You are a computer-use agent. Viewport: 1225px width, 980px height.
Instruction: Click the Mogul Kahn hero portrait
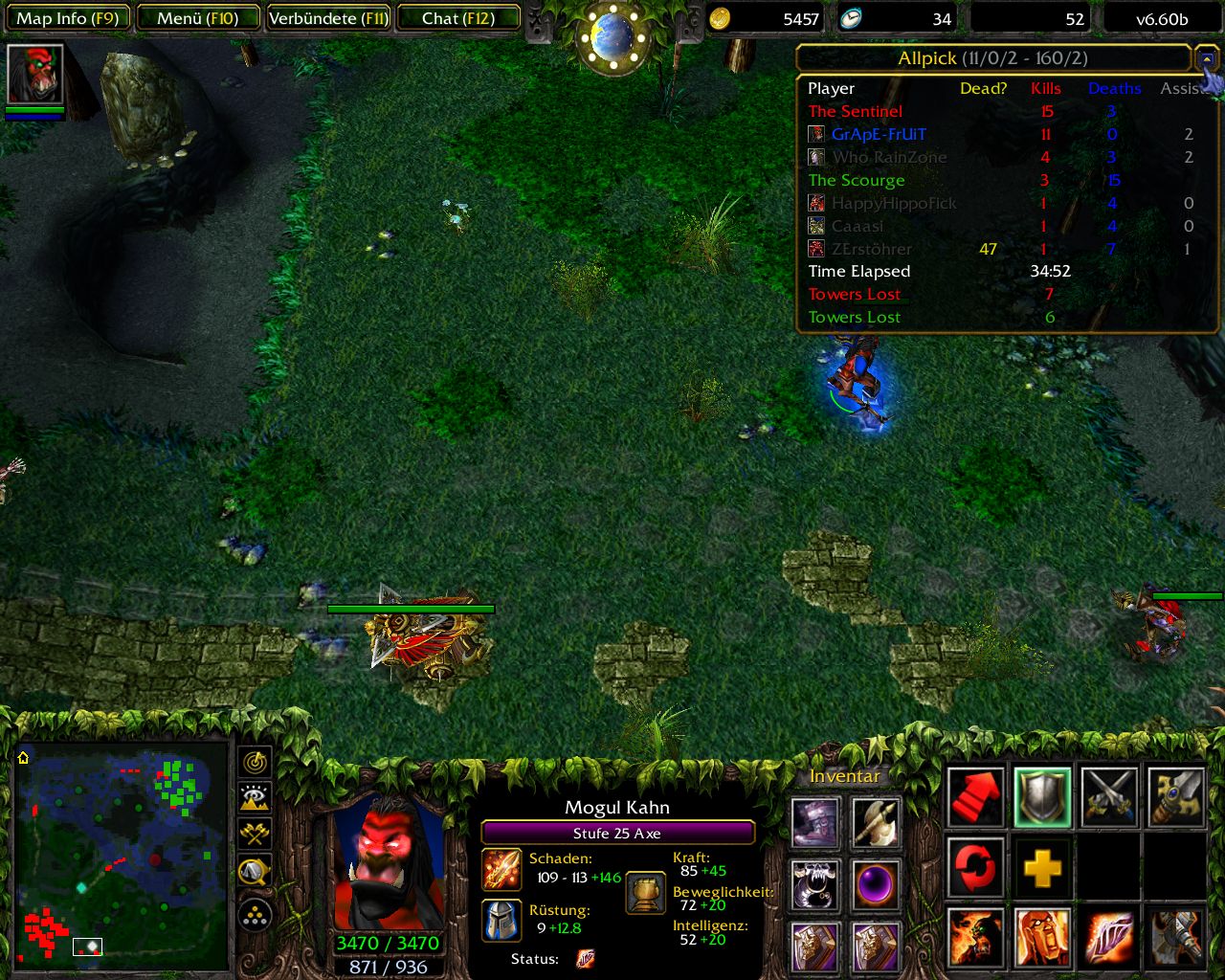point(388,861)
